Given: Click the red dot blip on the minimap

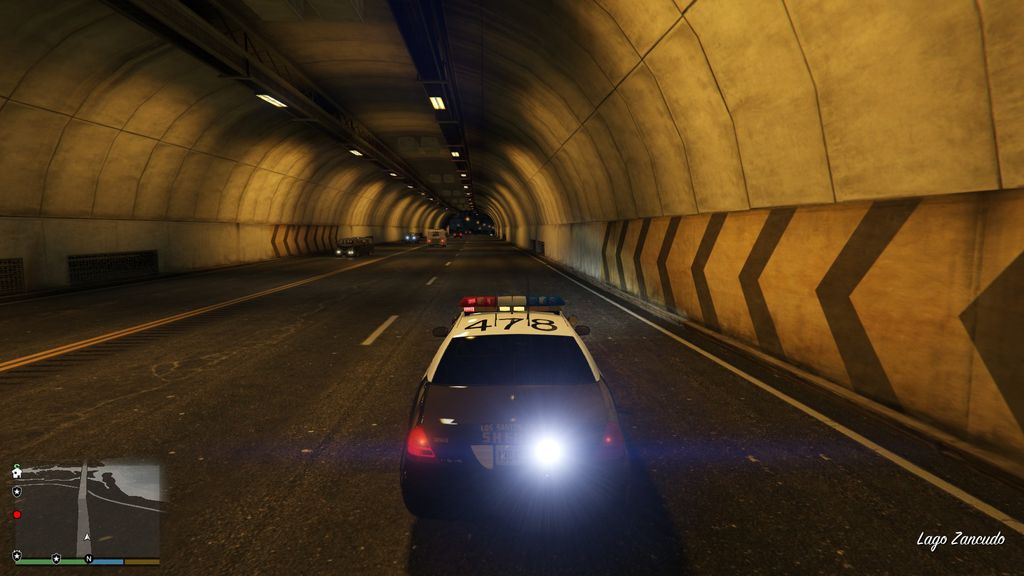Looking at the screenshot, I should click(17, 514).
